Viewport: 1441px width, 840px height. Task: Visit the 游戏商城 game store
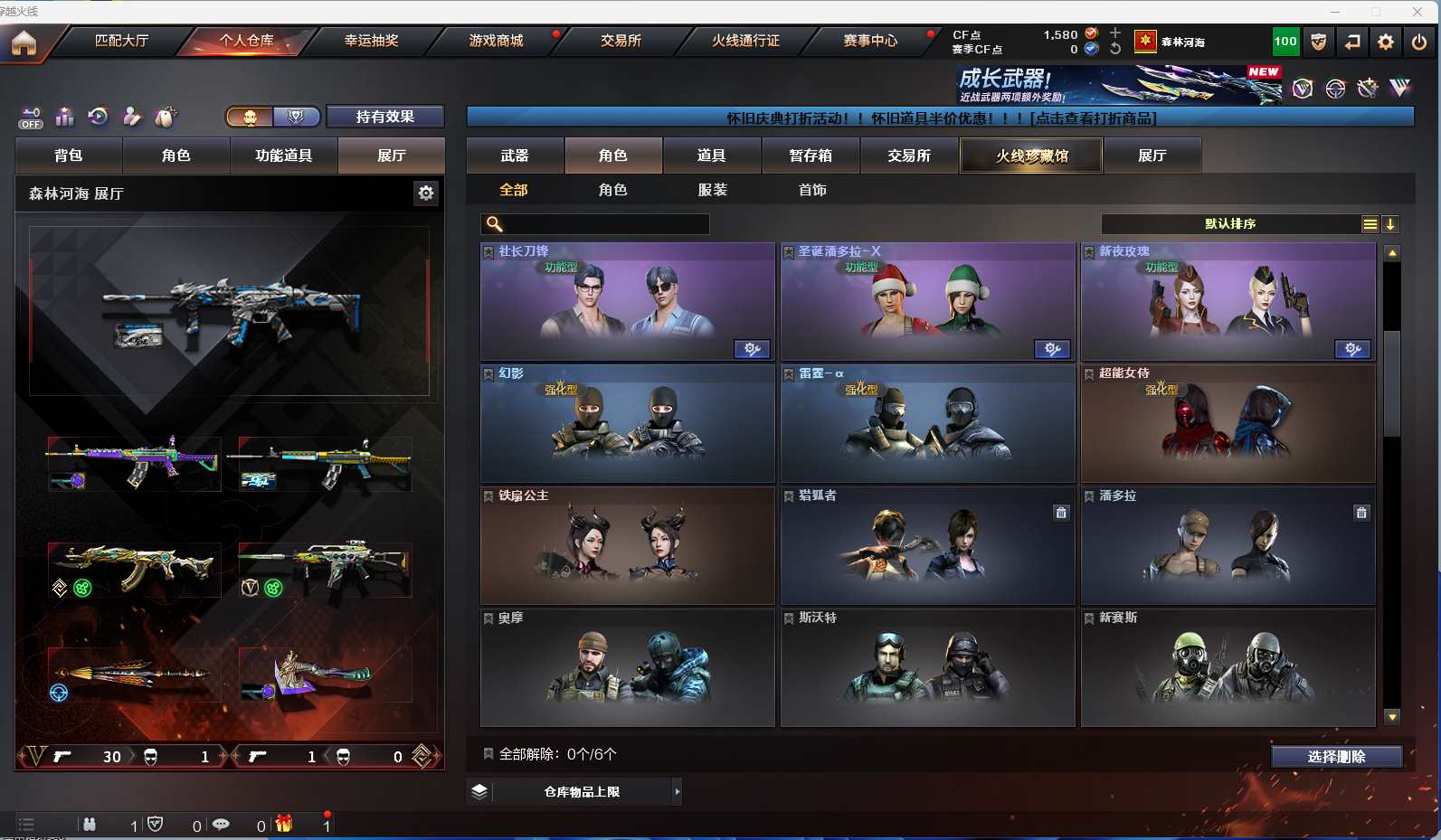(496, 41)
